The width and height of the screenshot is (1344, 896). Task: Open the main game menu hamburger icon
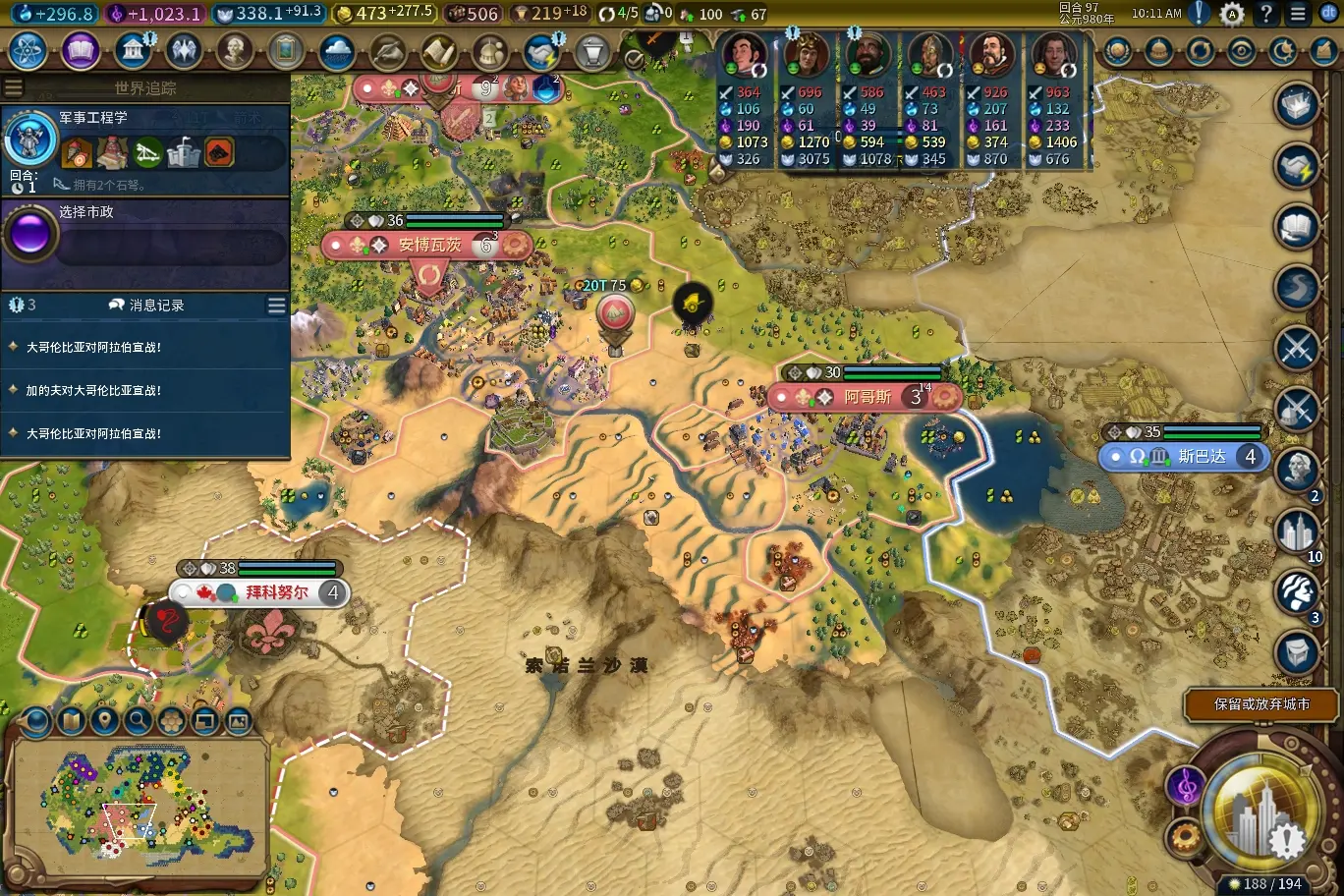click(x=1298, y=14)
